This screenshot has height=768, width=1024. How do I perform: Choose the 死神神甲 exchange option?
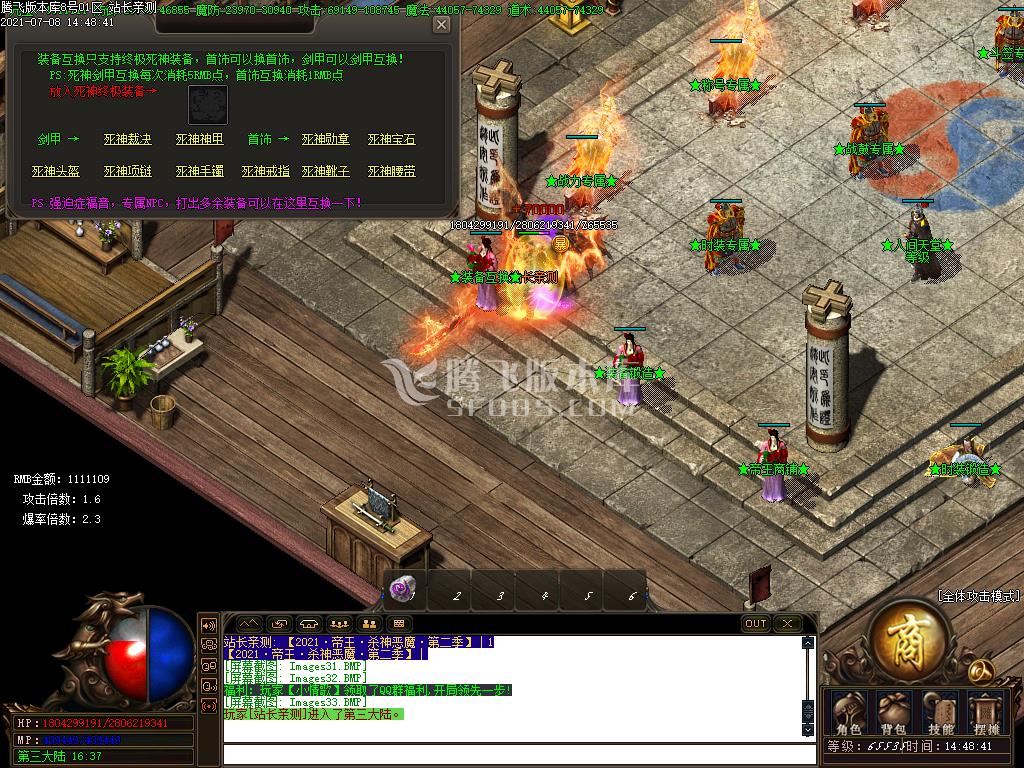point(200,140)
